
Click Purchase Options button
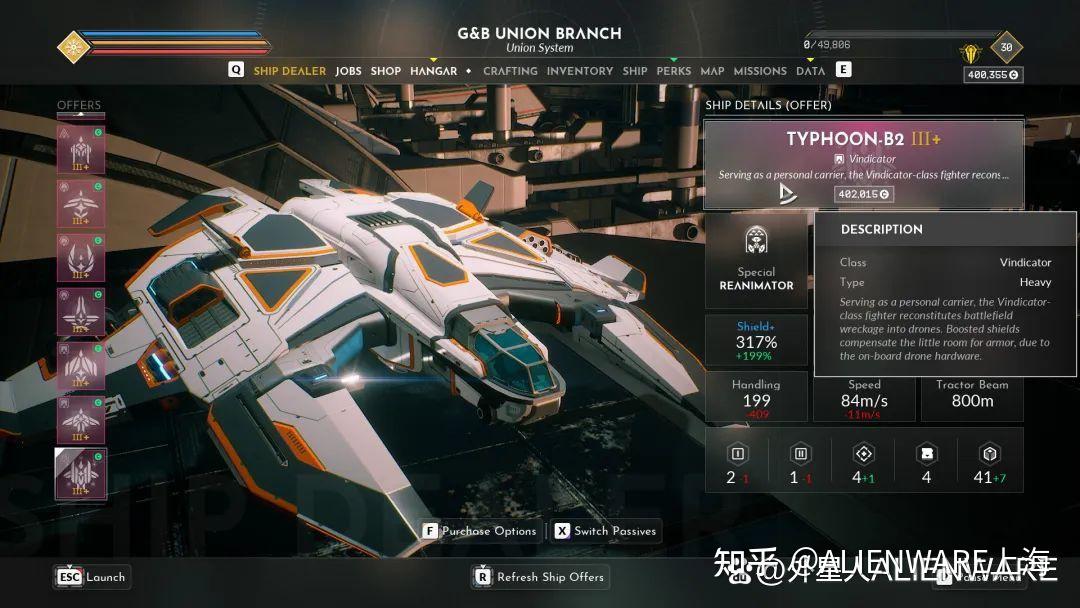tap(481, 531)
